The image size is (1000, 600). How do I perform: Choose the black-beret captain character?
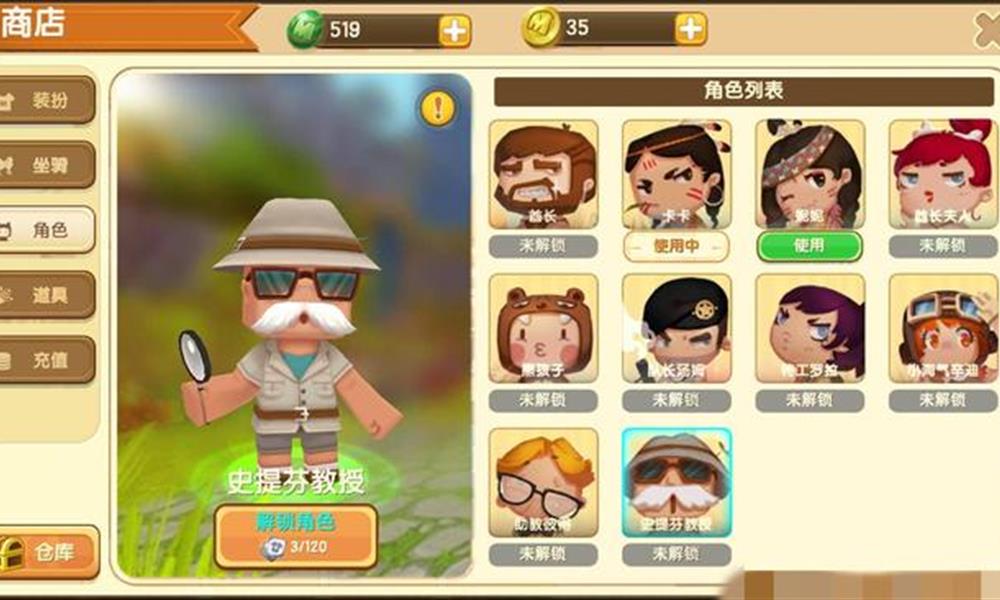point(677,329)
